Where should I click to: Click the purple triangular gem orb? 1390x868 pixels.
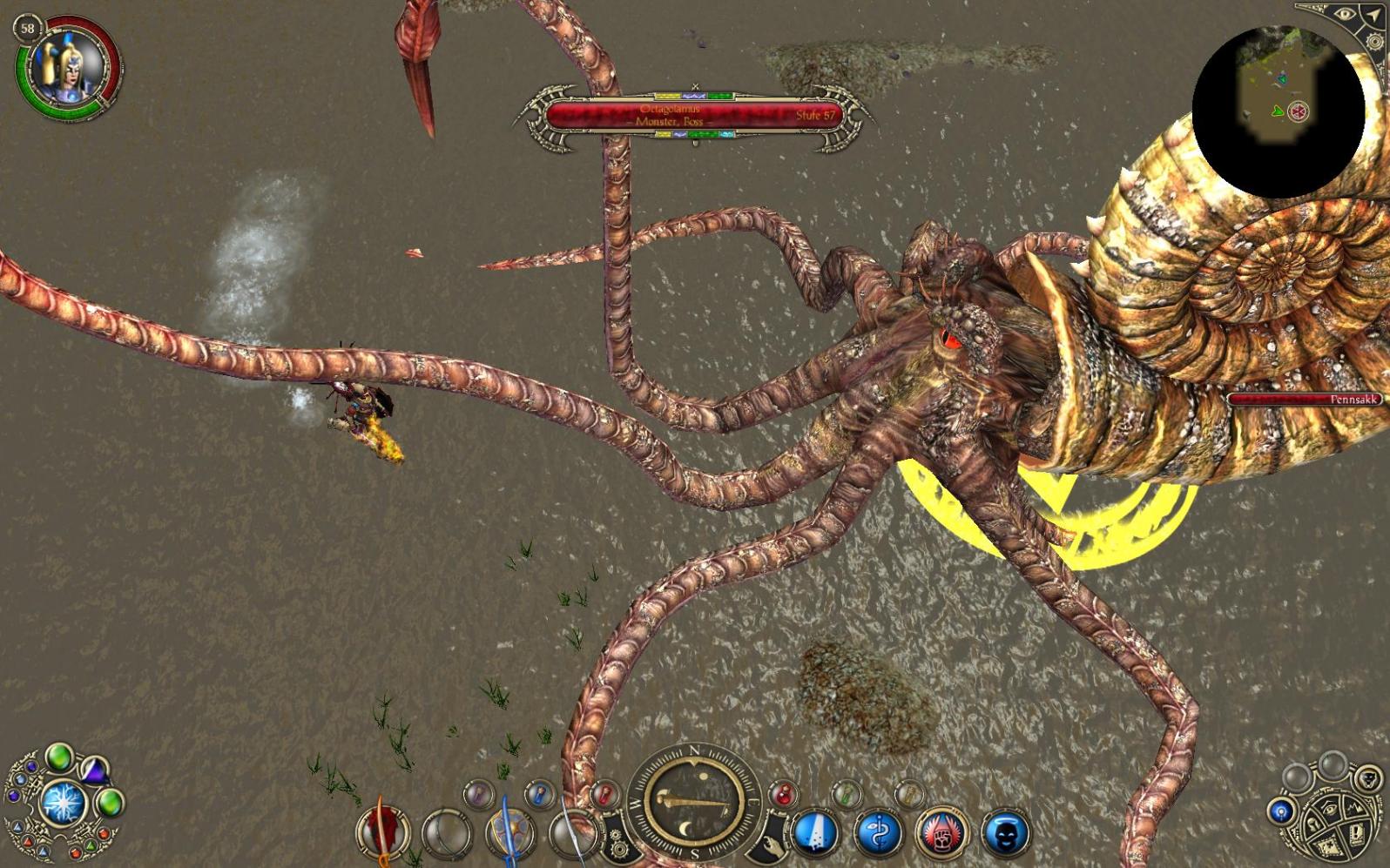pyautogui.click(x=94, y=770)
